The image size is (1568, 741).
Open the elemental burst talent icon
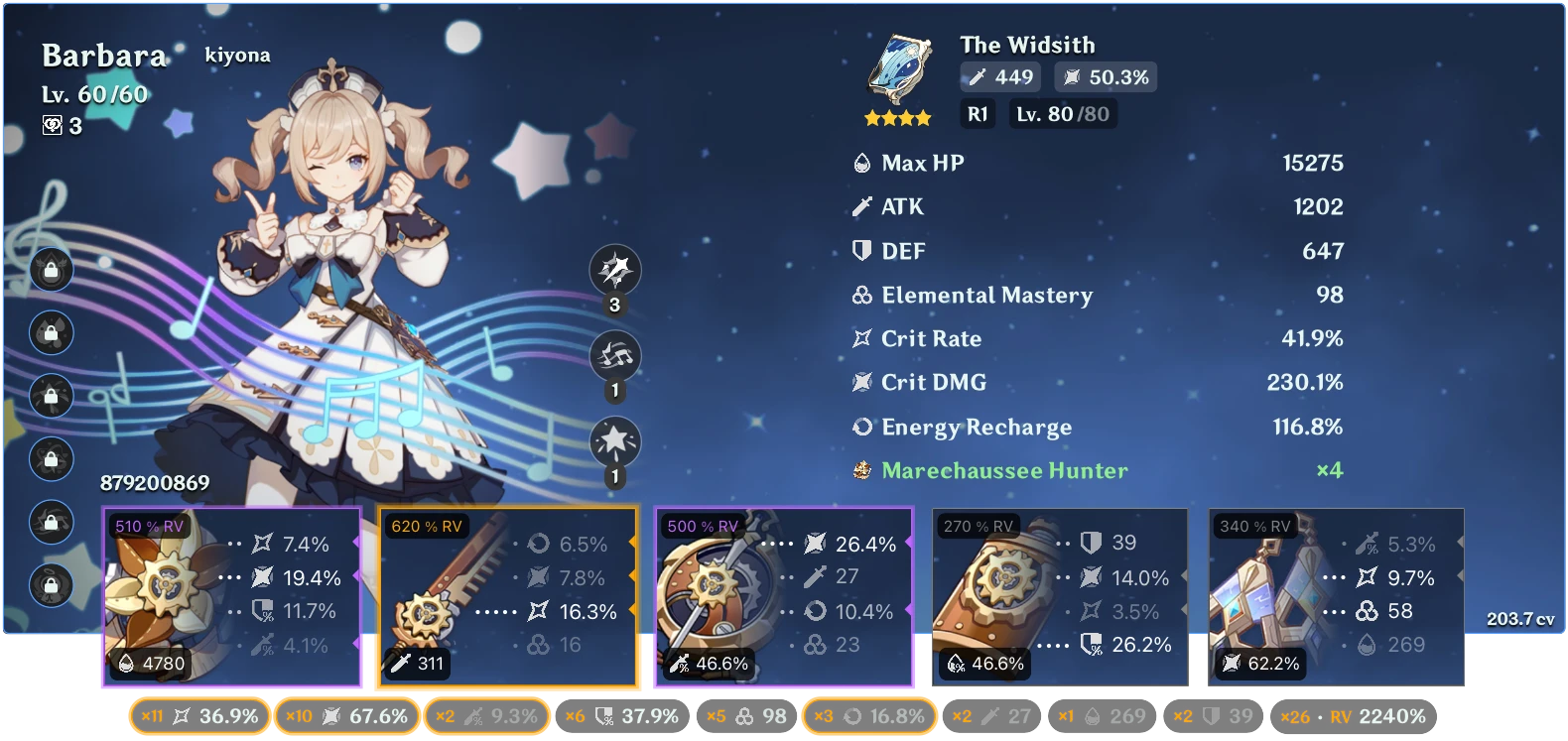pyautogui.click(x=615, y=436)
